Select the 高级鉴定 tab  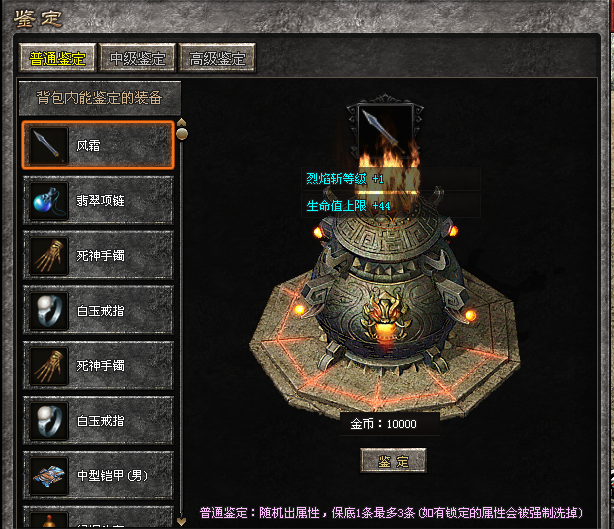(216, 58)
